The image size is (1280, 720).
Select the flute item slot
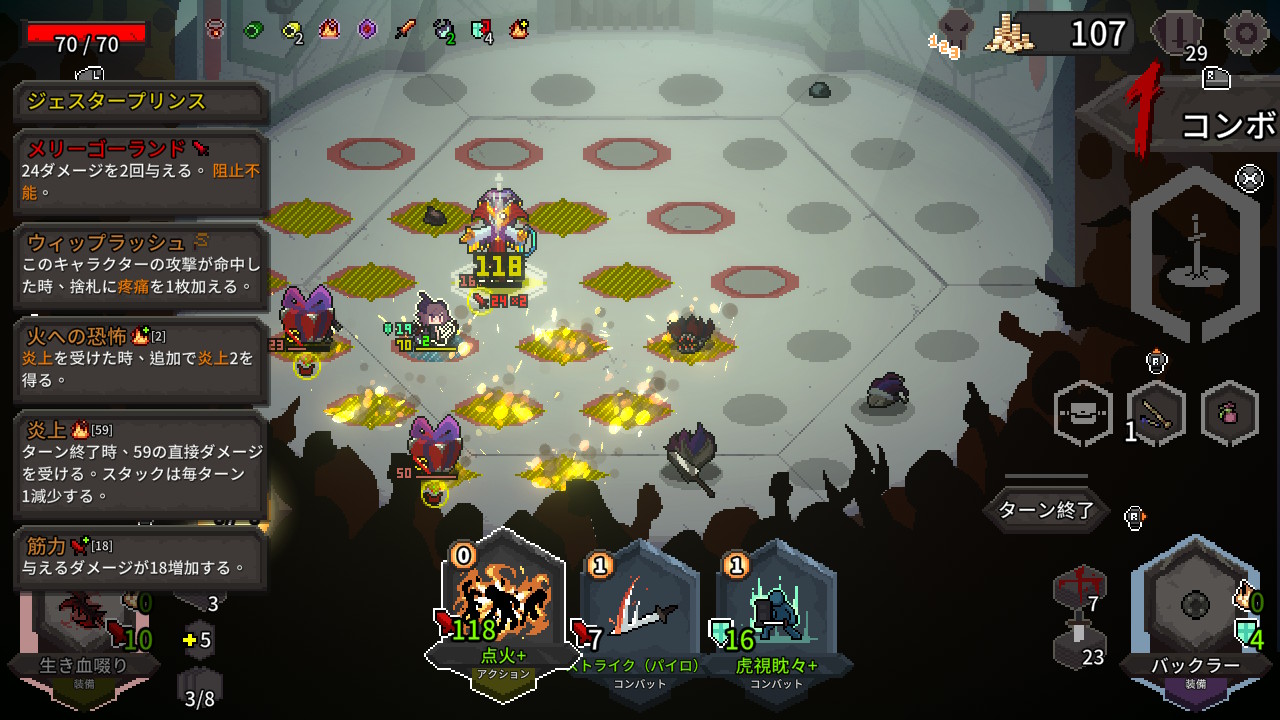[x=1156, y=413]
